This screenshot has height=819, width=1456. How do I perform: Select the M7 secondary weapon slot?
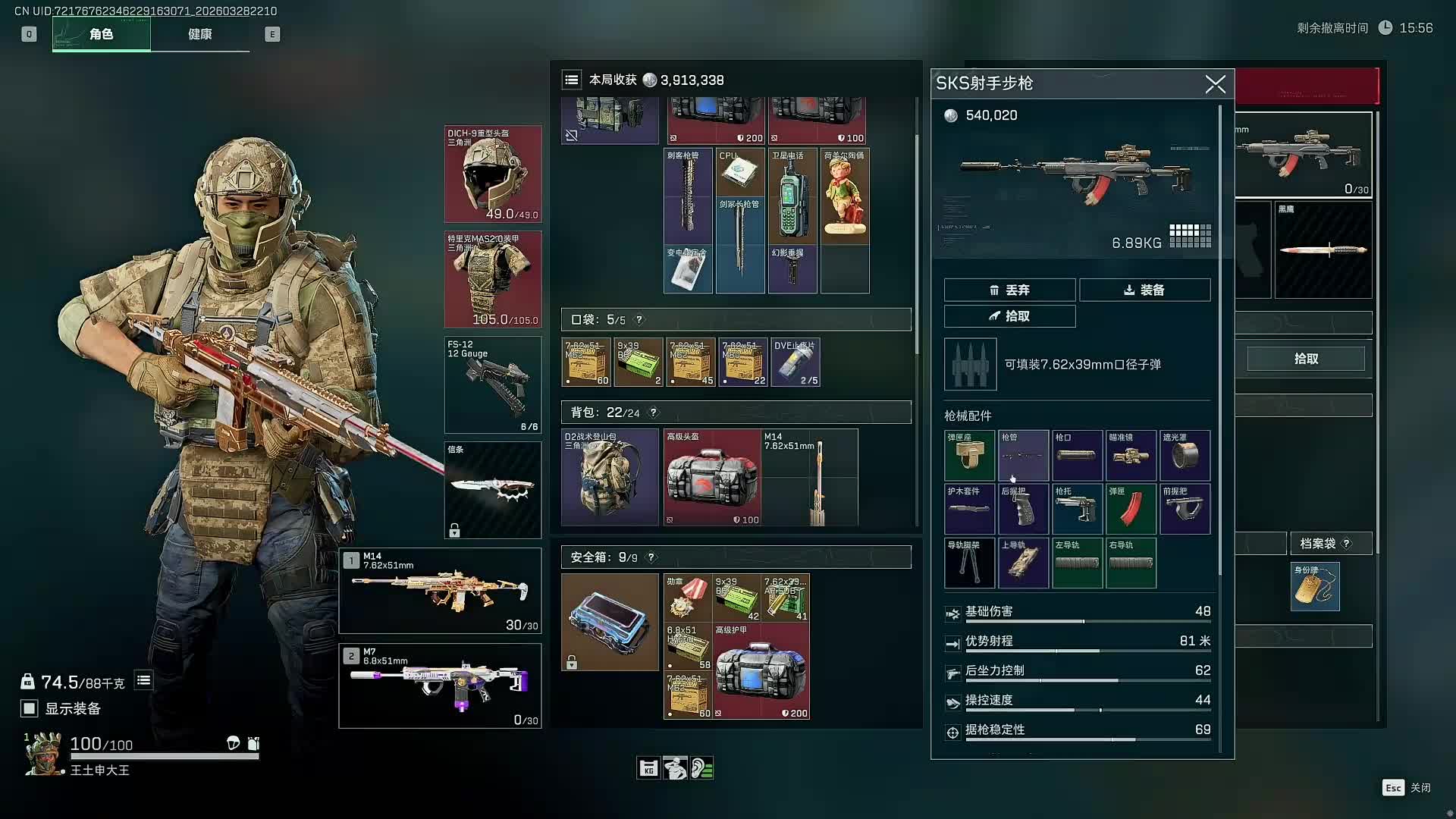(440, 686)
